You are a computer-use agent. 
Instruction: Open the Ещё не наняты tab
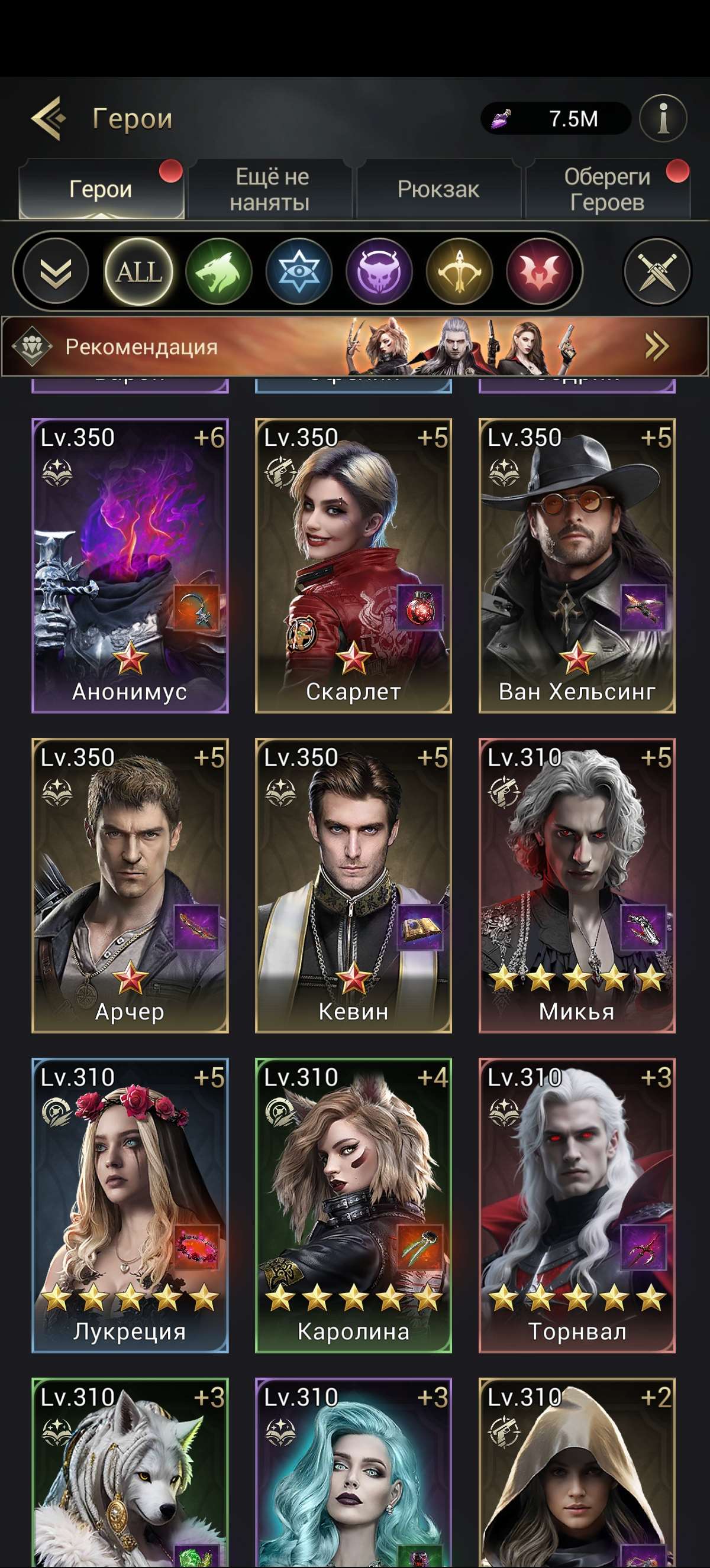click(270, 189)
